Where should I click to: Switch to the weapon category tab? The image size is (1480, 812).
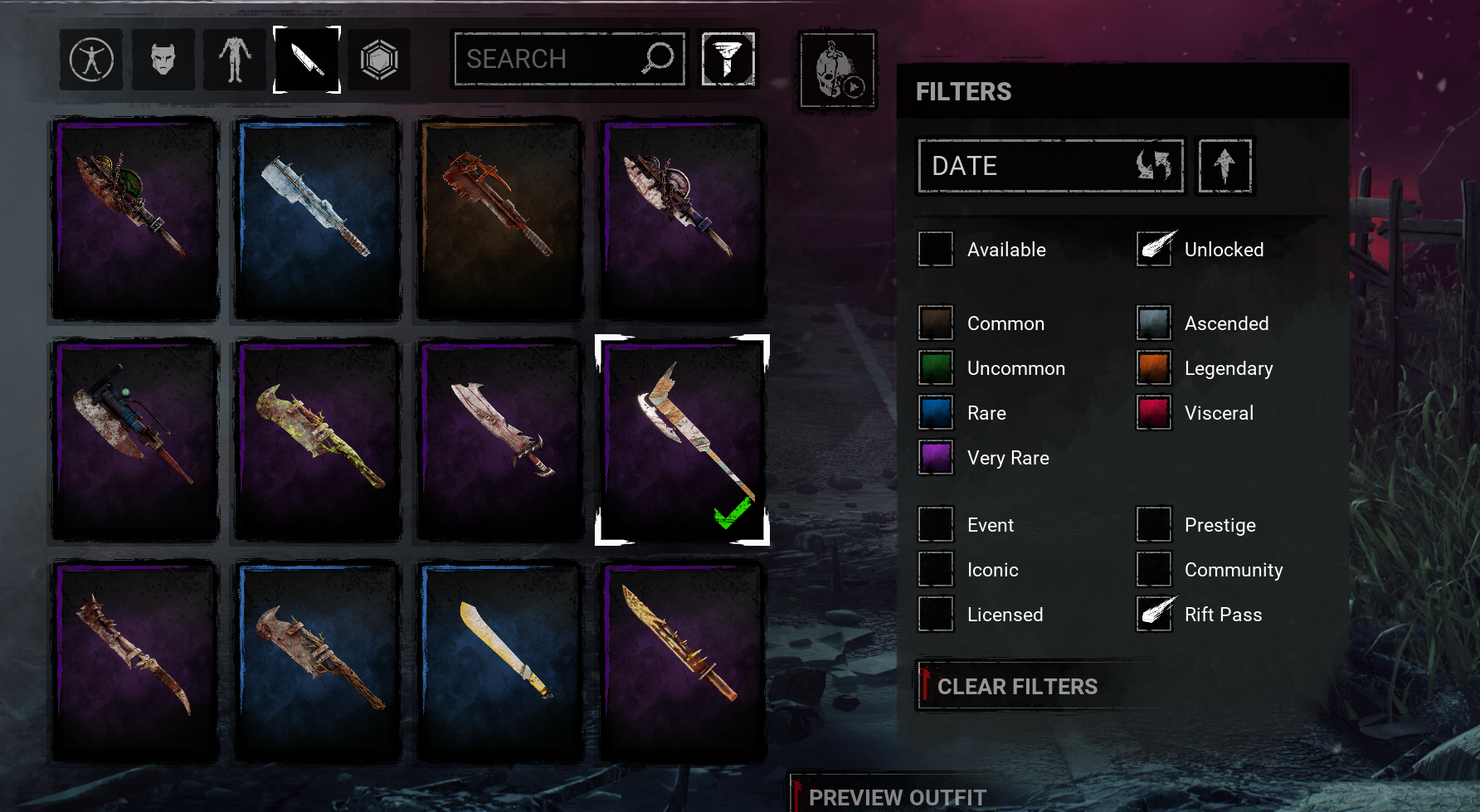pos(307,60)
